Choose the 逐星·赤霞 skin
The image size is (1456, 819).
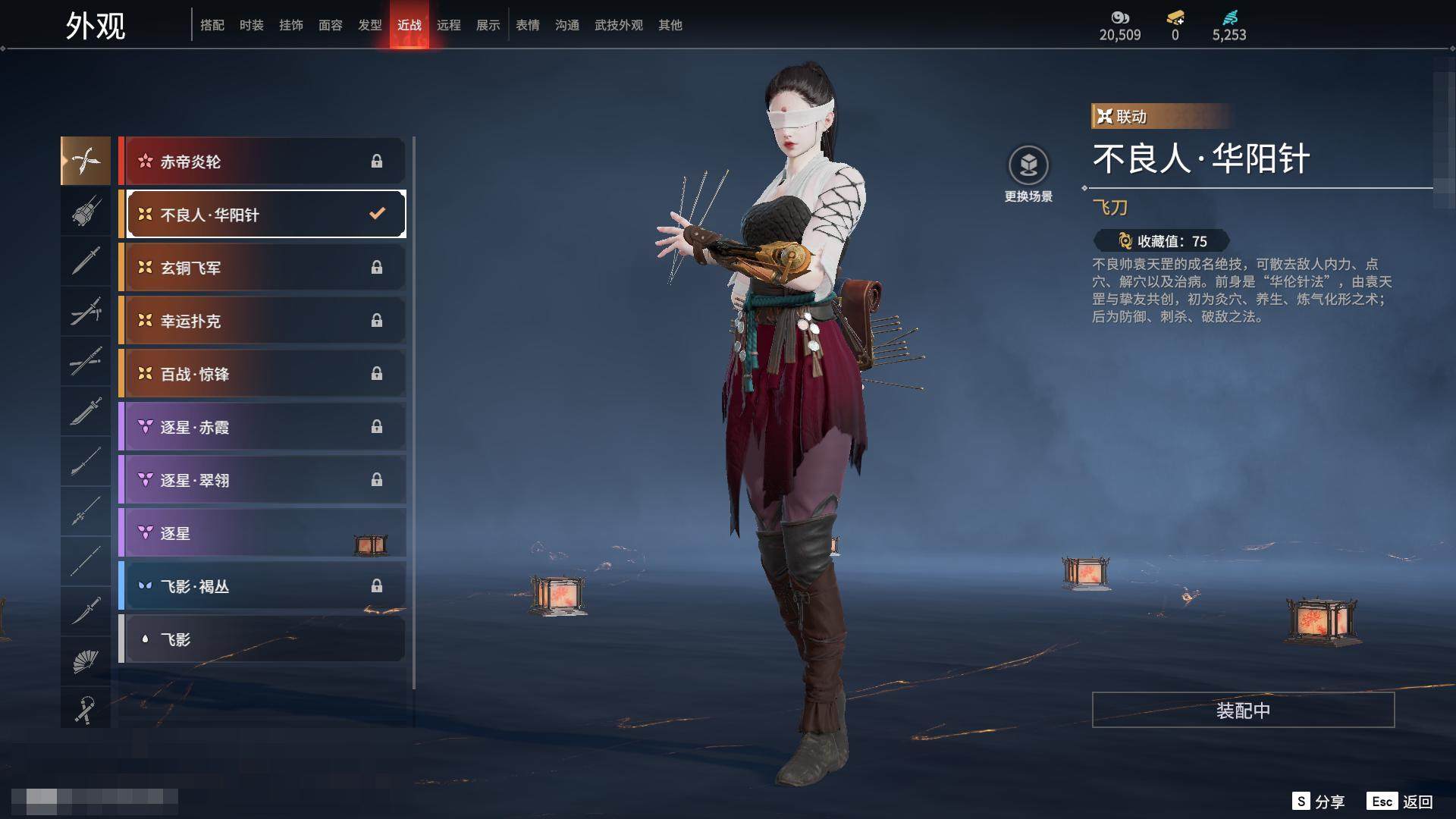[262, 427]
